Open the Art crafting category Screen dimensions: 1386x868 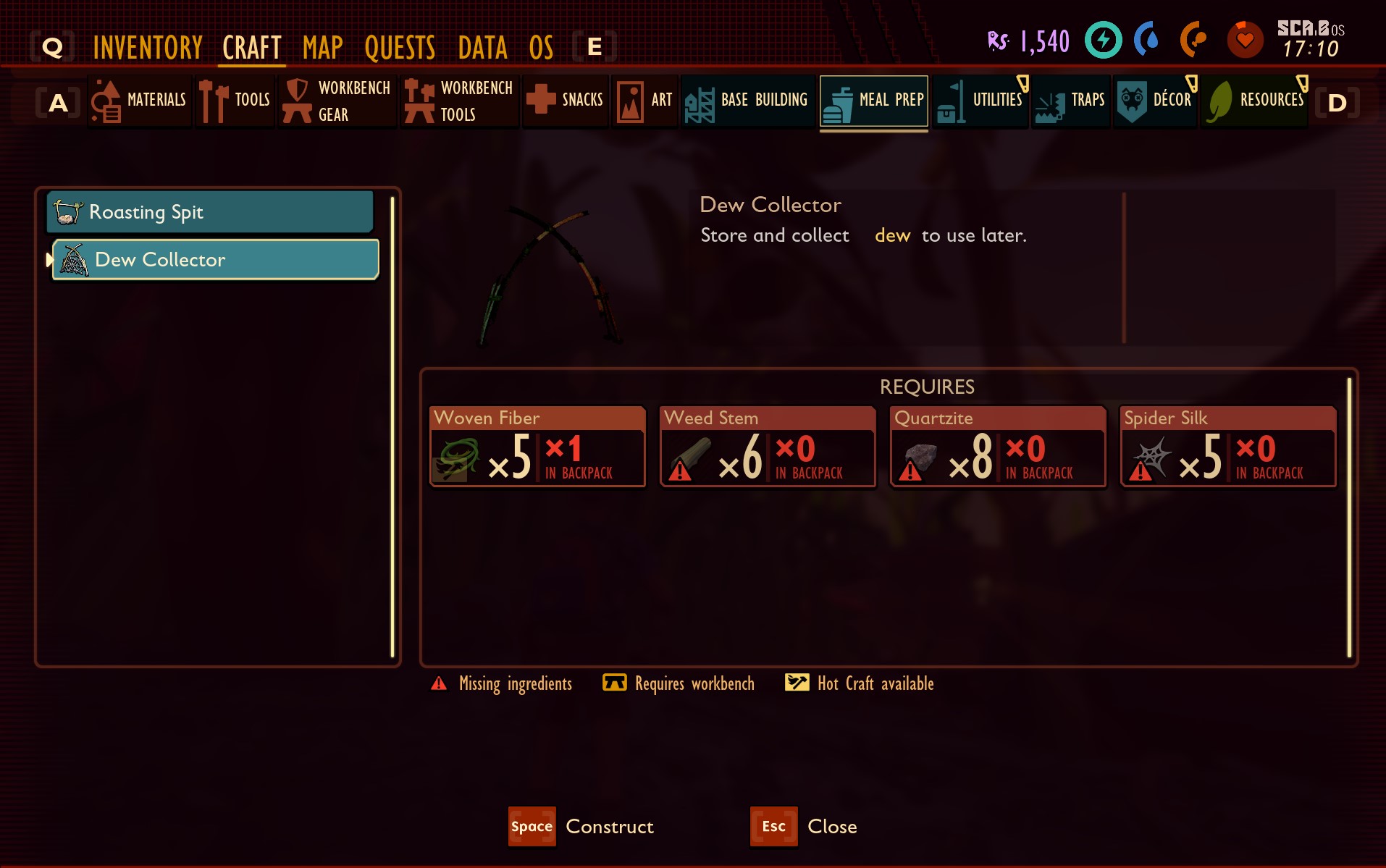629,101
